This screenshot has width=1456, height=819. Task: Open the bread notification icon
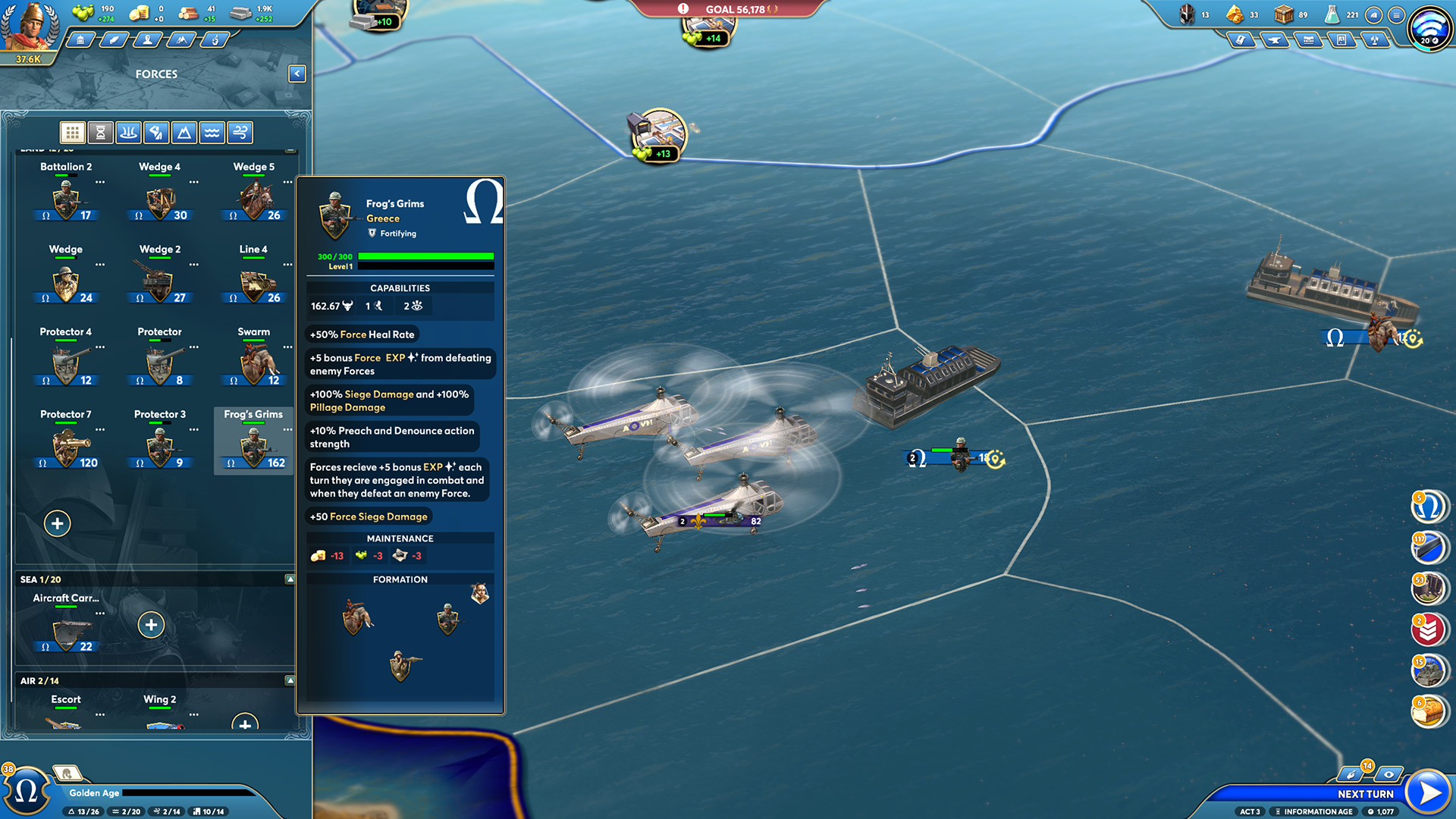click(x=1428, y=711)
